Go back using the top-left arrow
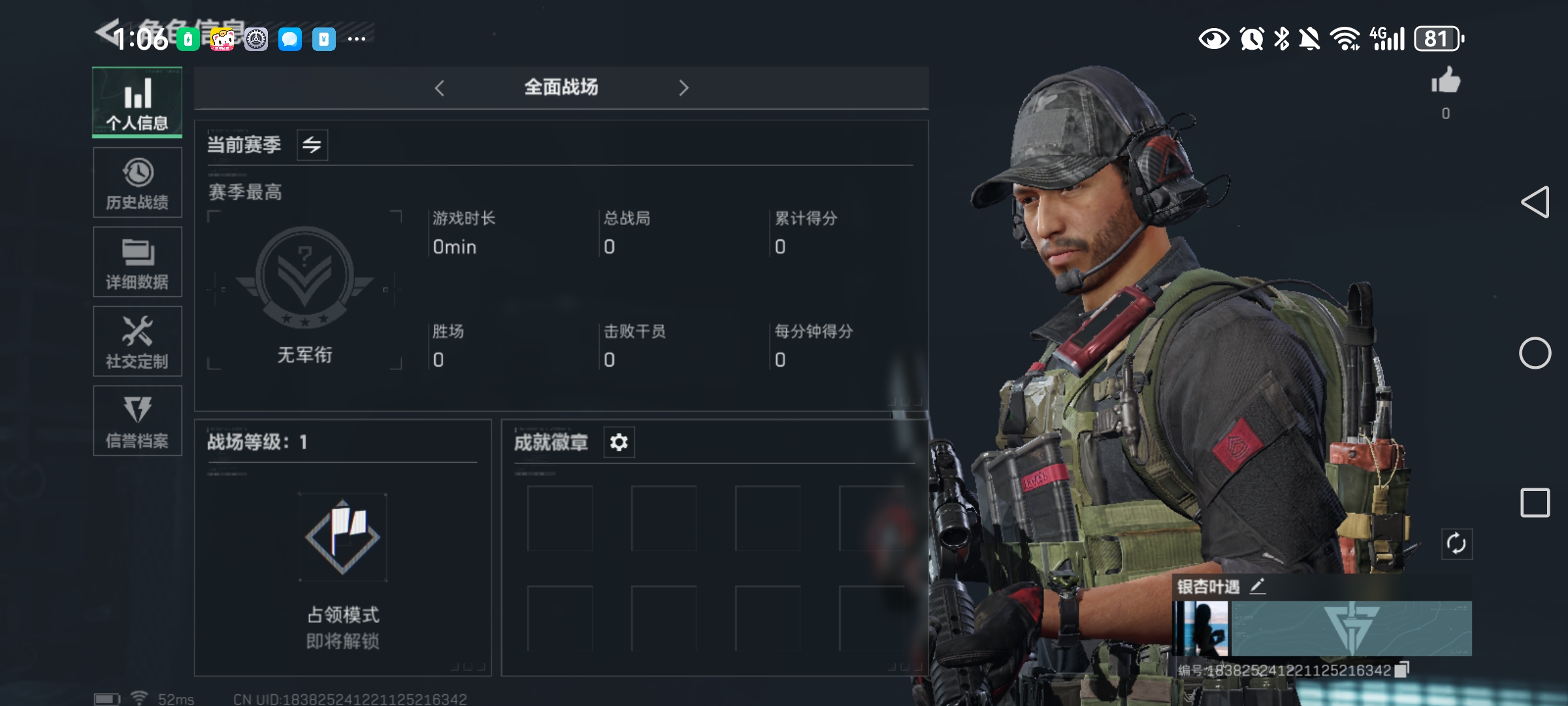Viewport: 1568px width, 706px height. (106, 31)
